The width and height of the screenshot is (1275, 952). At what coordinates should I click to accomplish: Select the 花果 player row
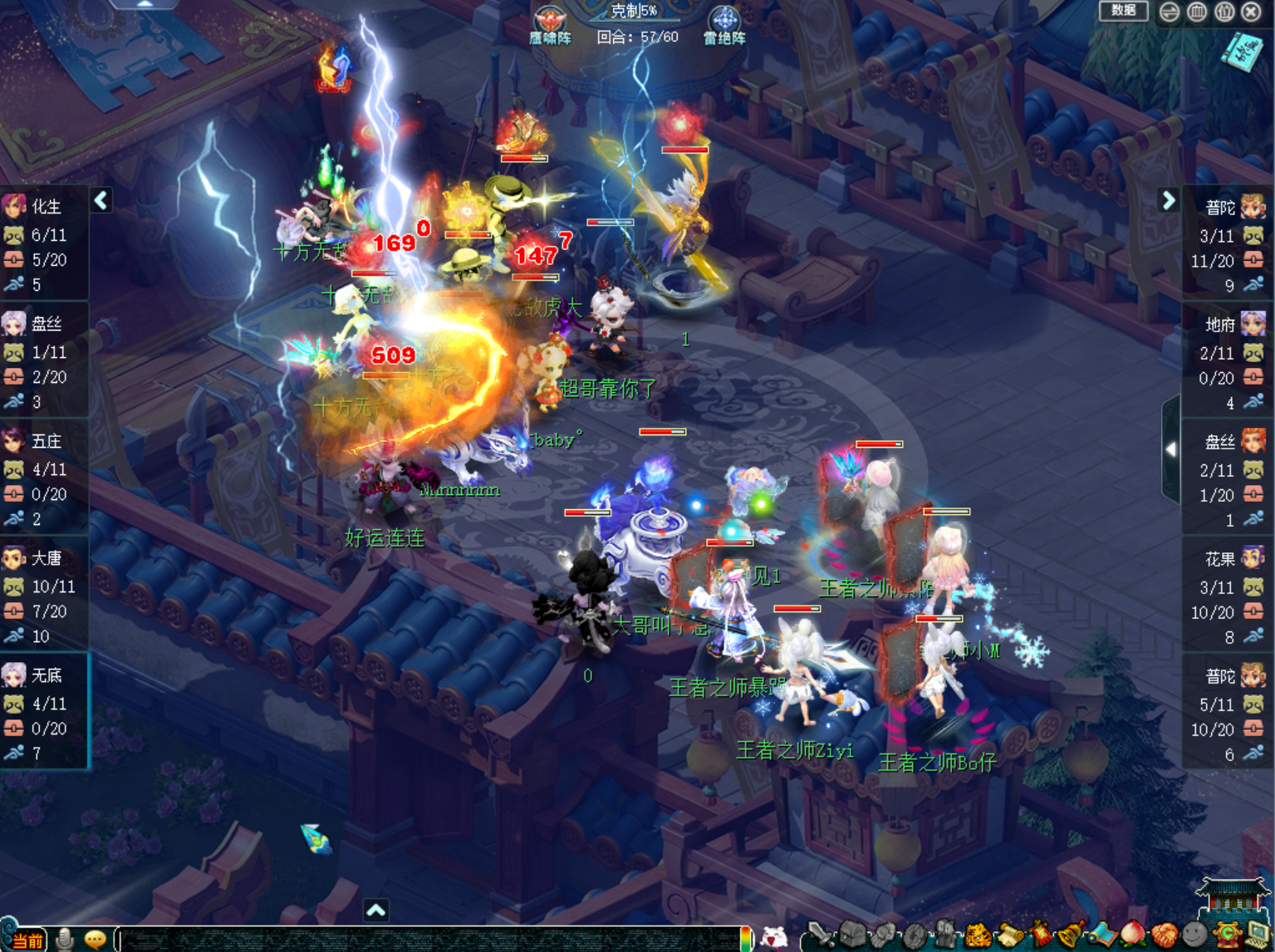tap(1226, 595)
